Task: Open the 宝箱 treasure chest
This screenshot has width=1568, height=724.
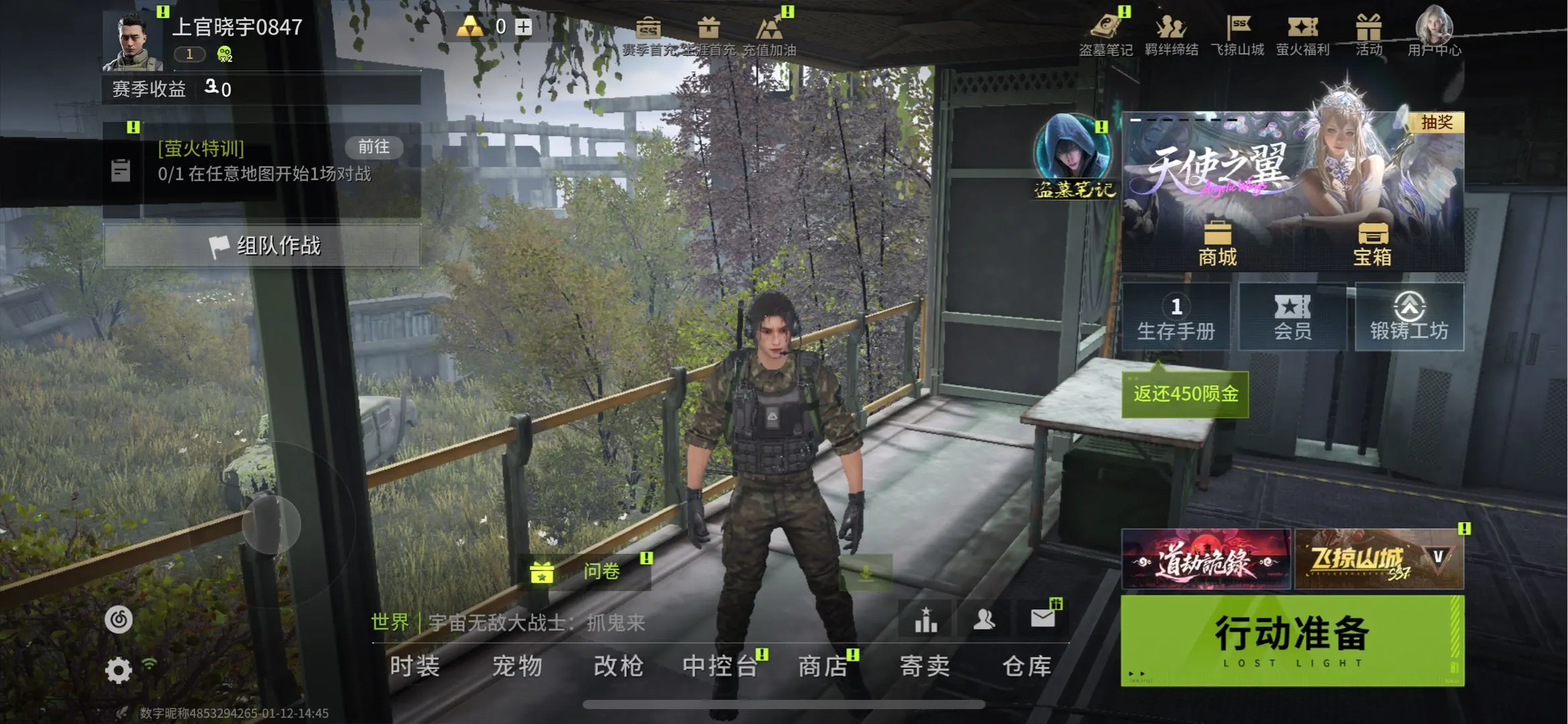Action: [x=1372, y=244]
